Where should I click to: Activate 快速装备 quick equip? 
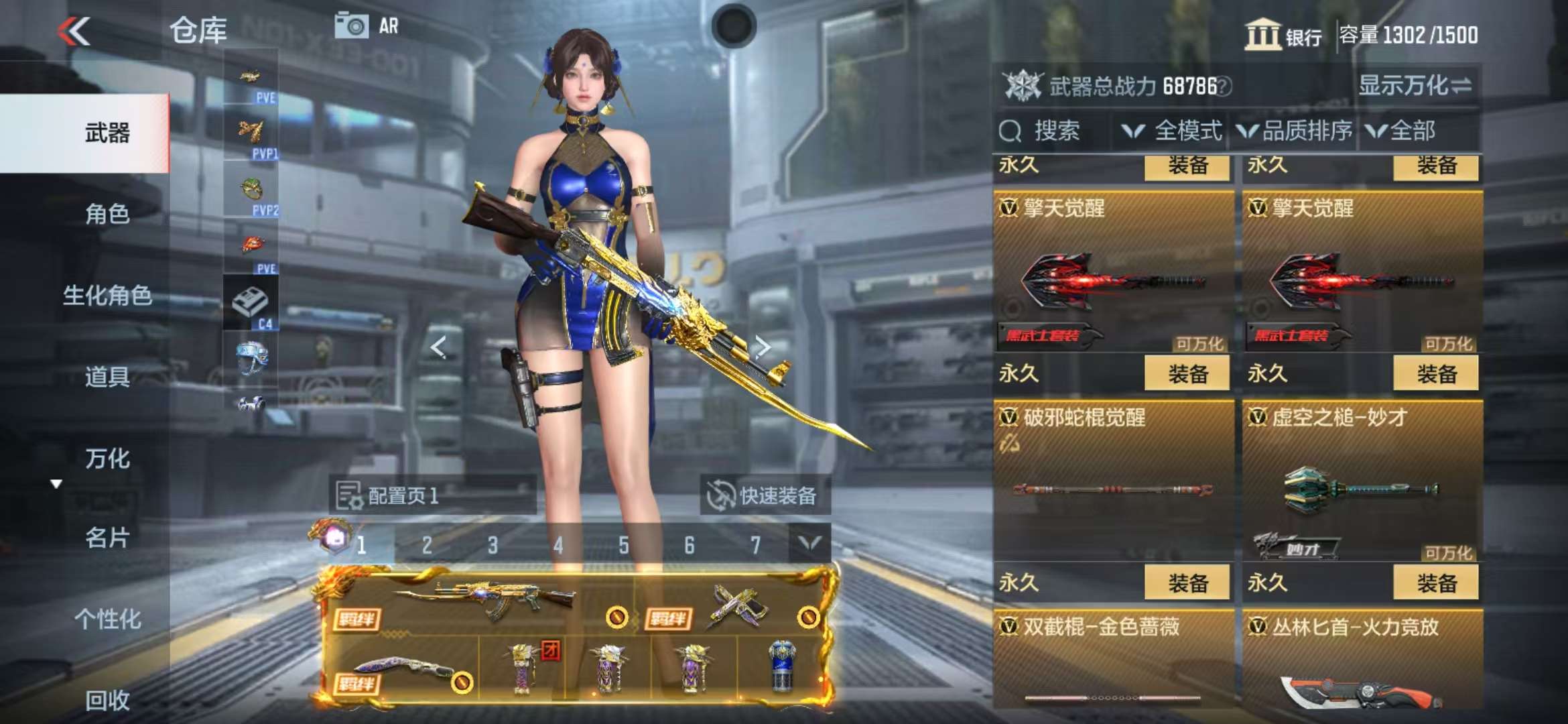(x=764, y=496)
